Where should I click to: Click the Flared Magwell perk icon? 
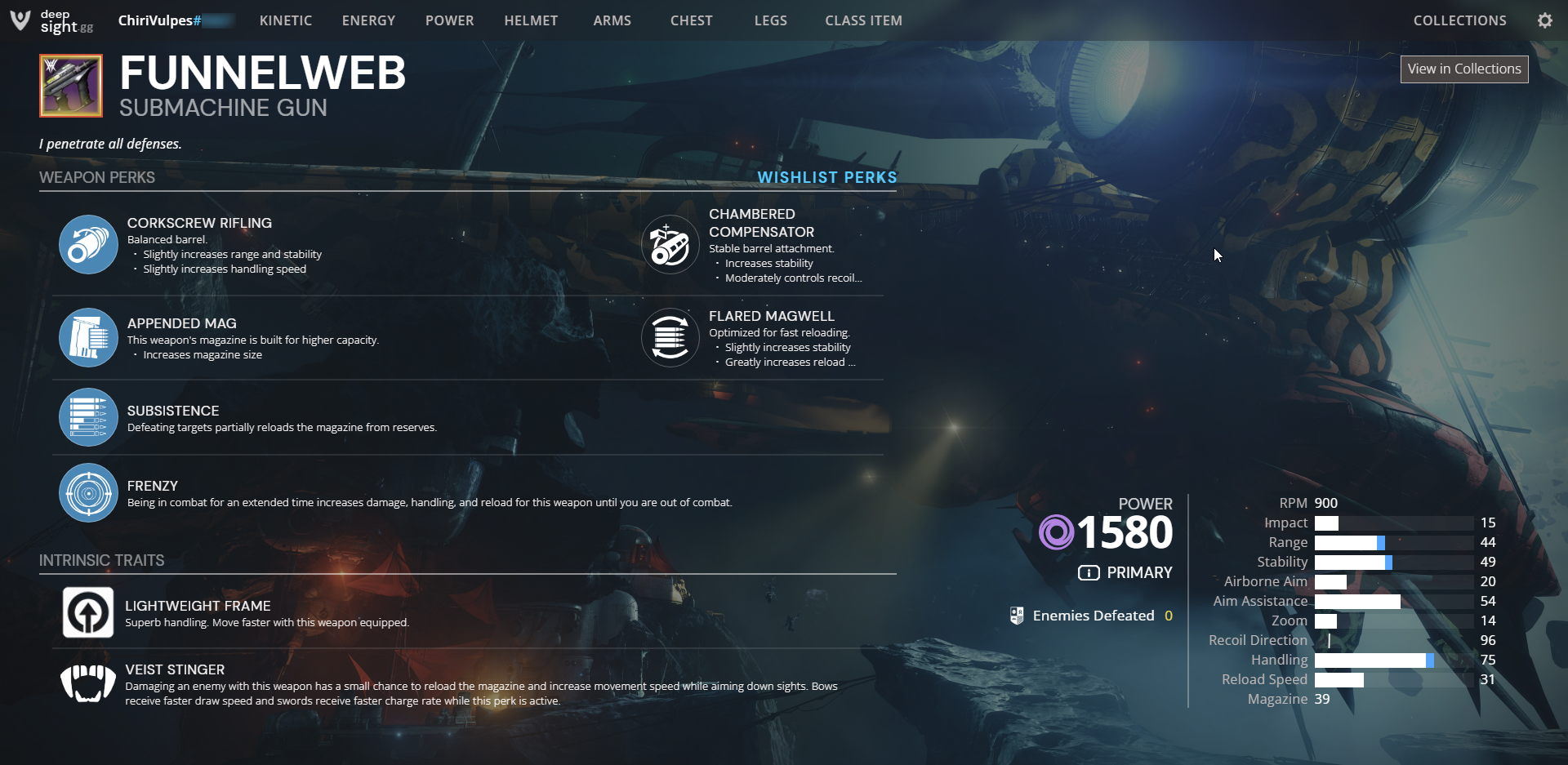(x=670, y=337)
